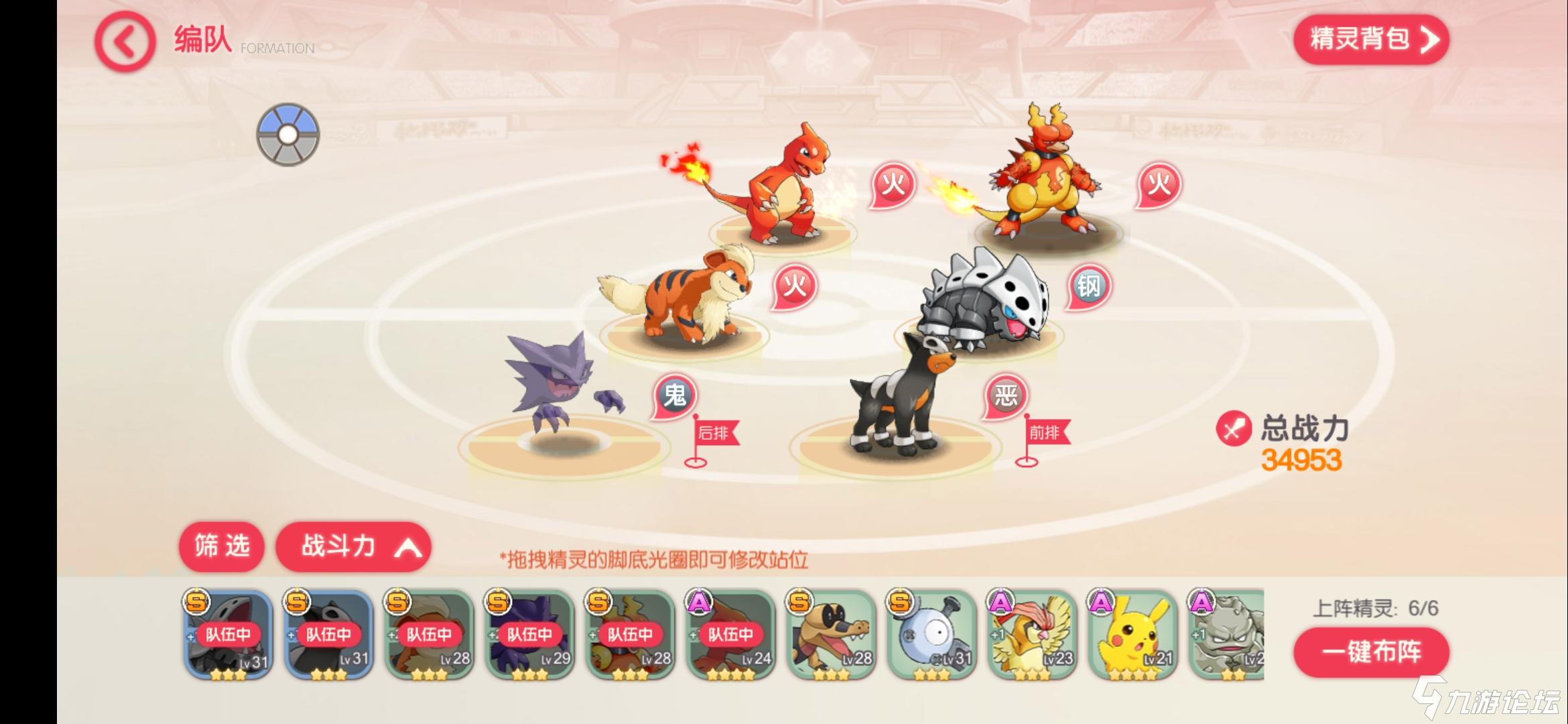This screenshot has height=724, width=1568.
Task: Go back using the red arrow button
Action: pos(125,42)
